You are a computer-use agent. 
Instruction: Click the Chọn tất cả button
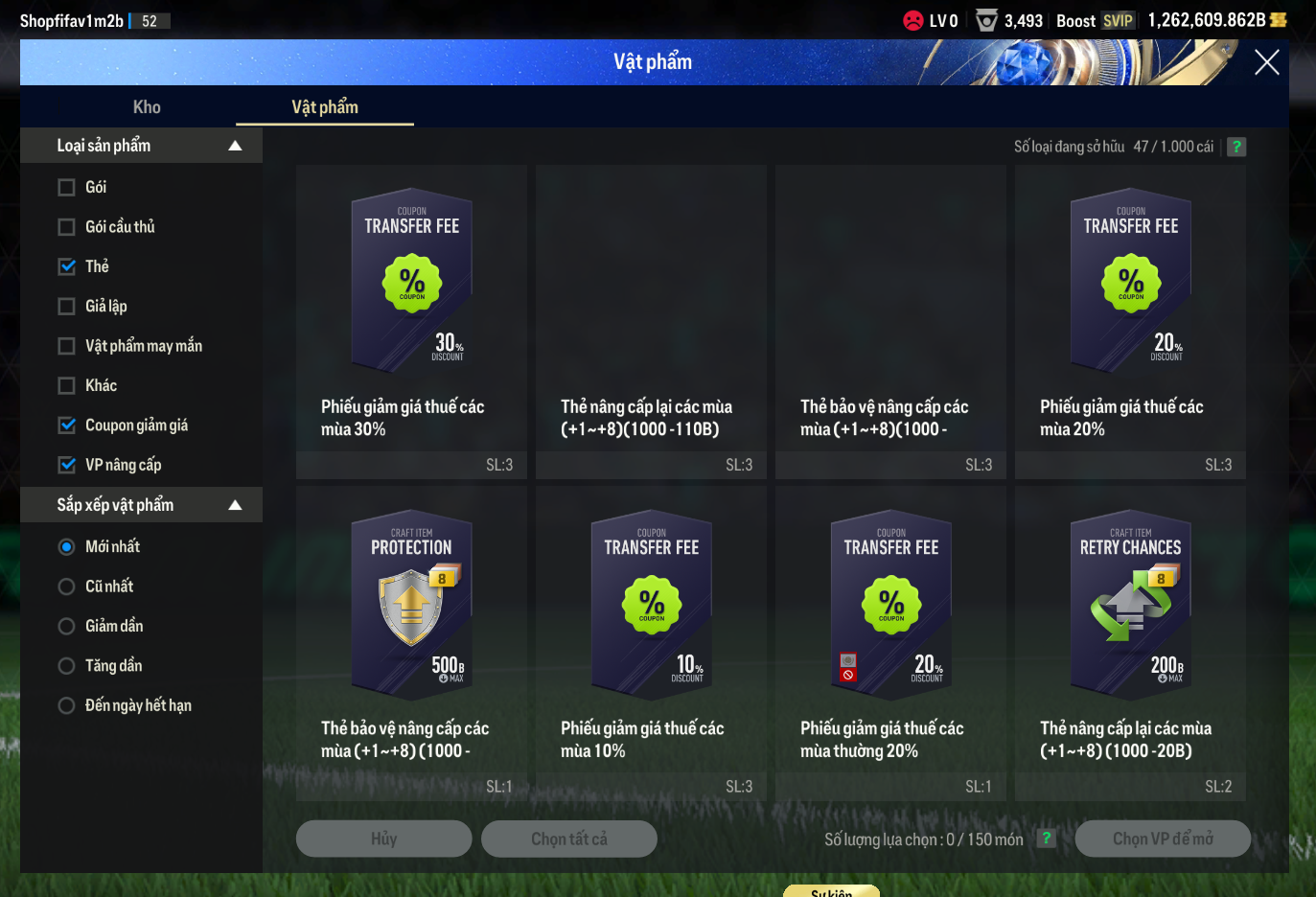pyautogui.click(x=568, y=839)
